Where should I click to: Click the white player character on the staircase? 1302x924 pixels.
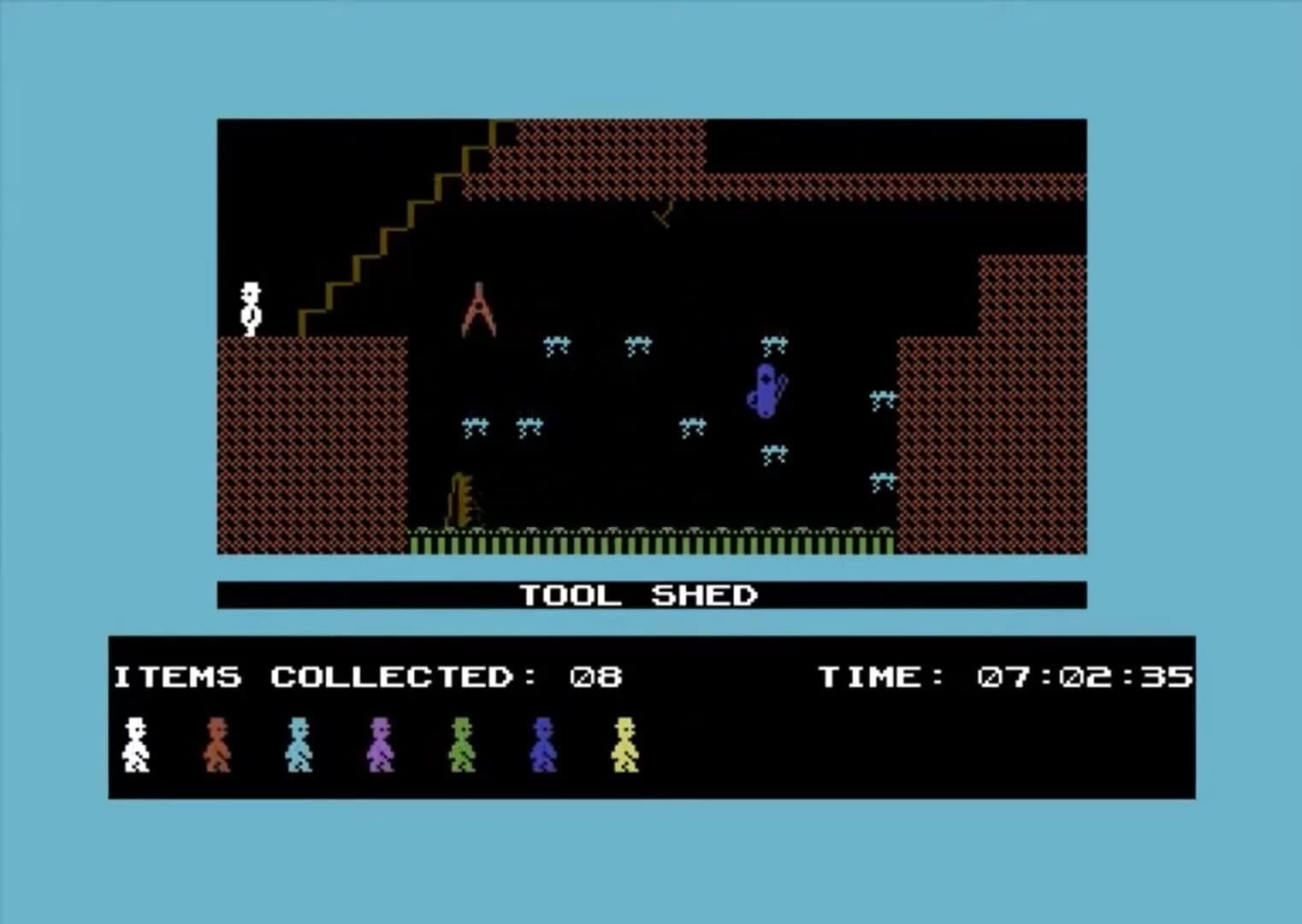coord(249,308)
